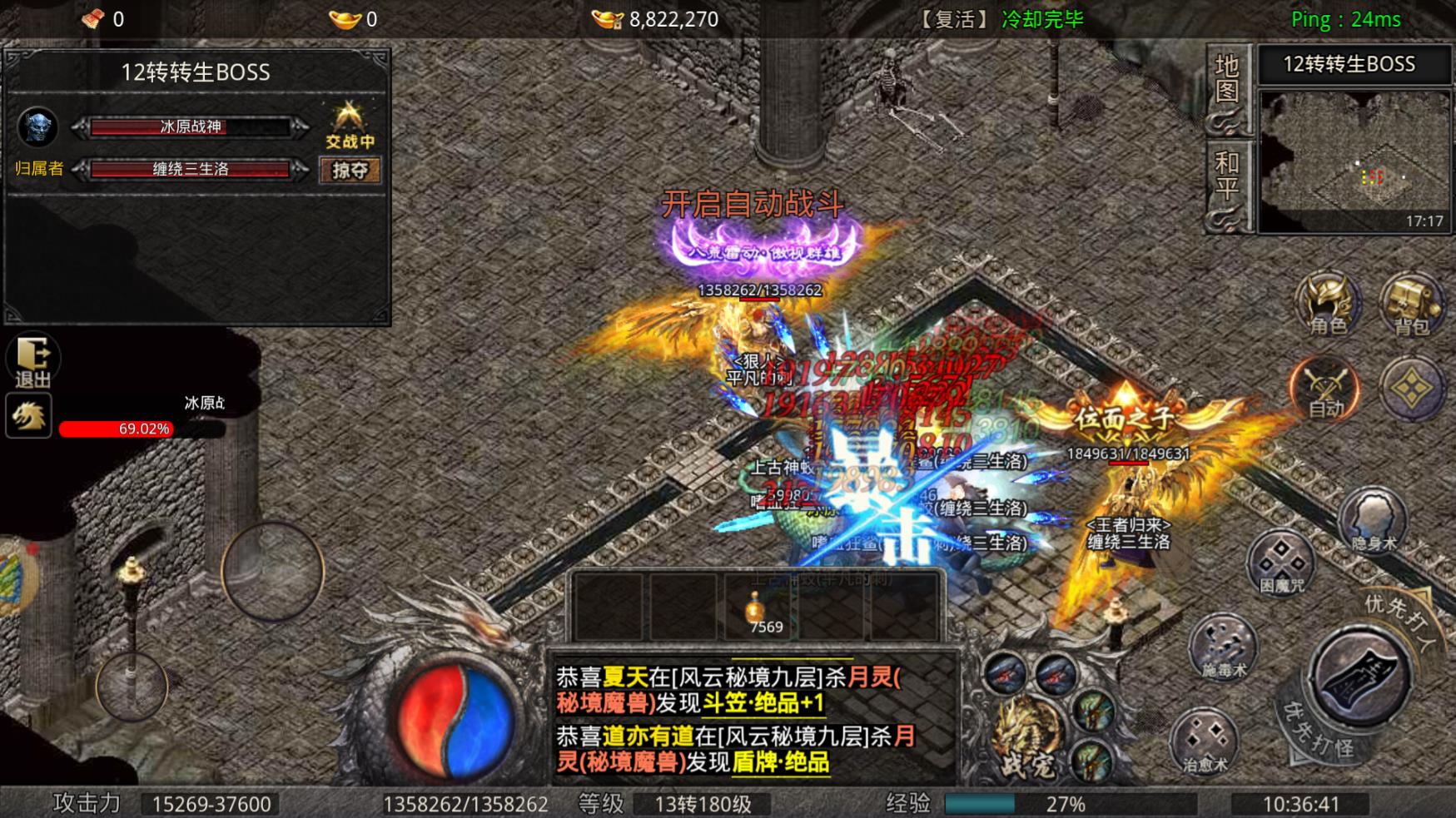Tap the main talisman attack button
Screen dimensions: 1456x818
tap(1360, 677)
